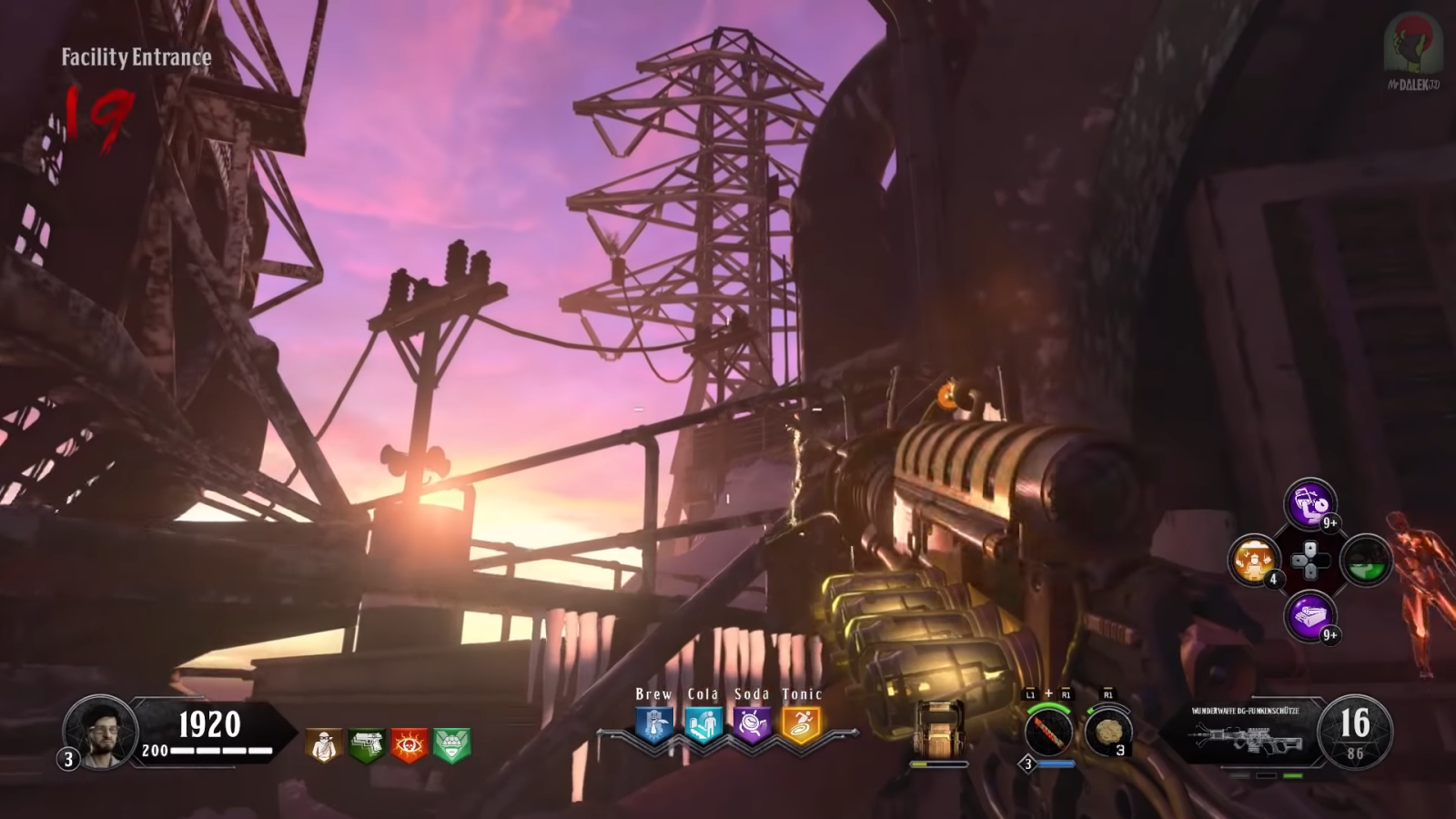This screenshot has height=819, width=1456.
Task: Click the brown hooded figure talisman icon
Action: pos(323,745)
